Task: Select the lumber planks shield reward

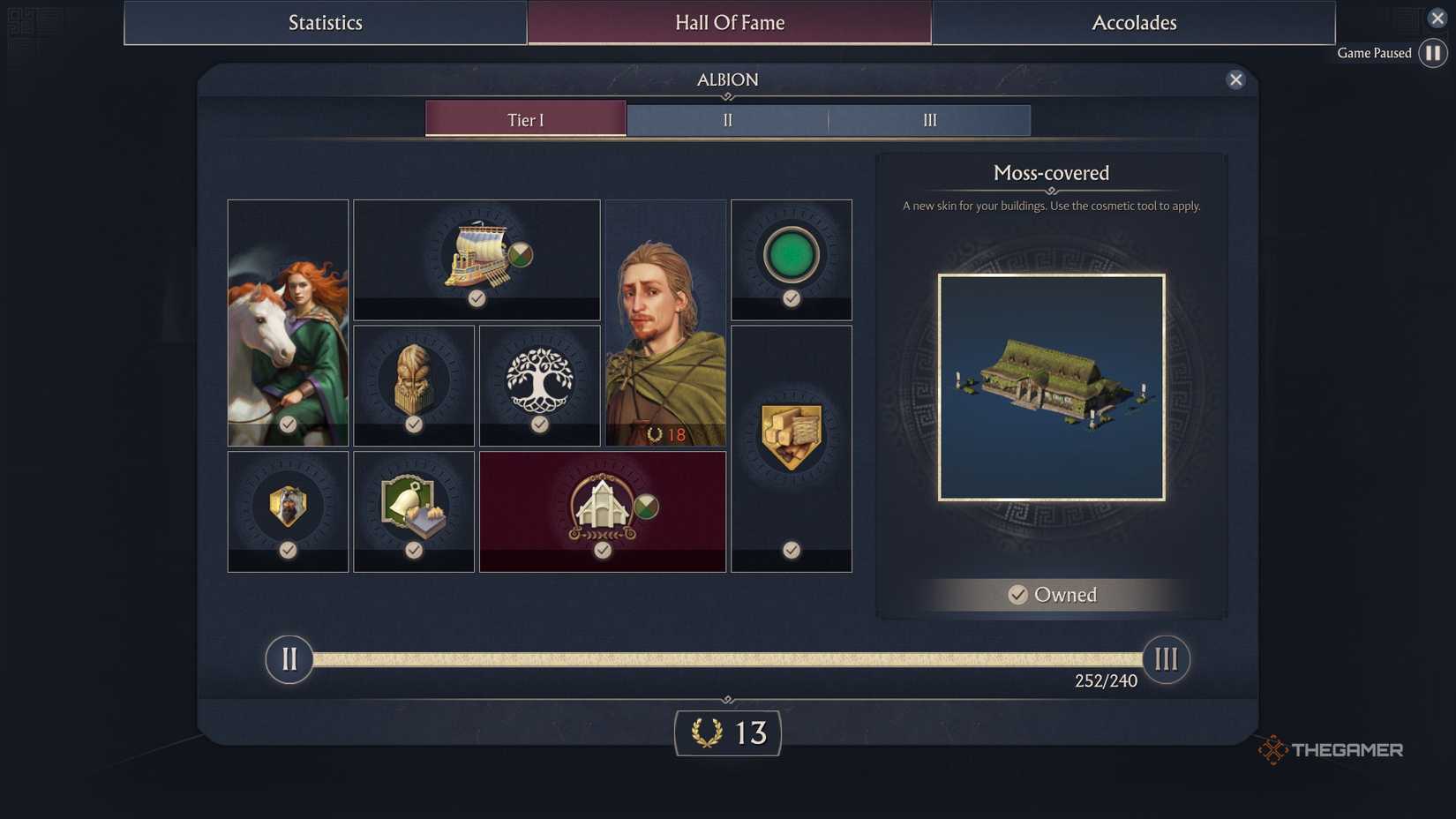Action: click(791, 431)
